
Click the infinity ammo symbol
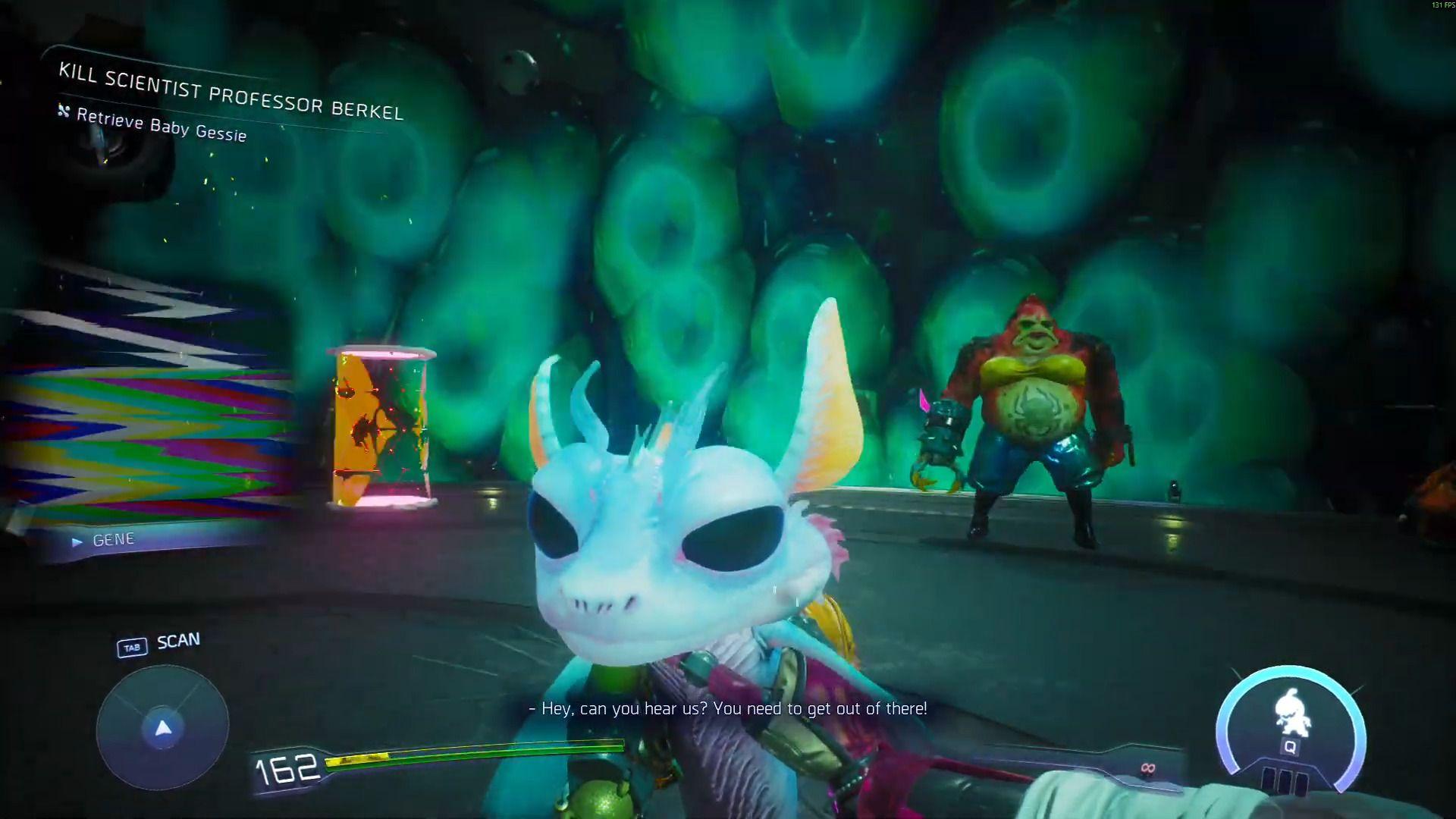point(1147,770)
